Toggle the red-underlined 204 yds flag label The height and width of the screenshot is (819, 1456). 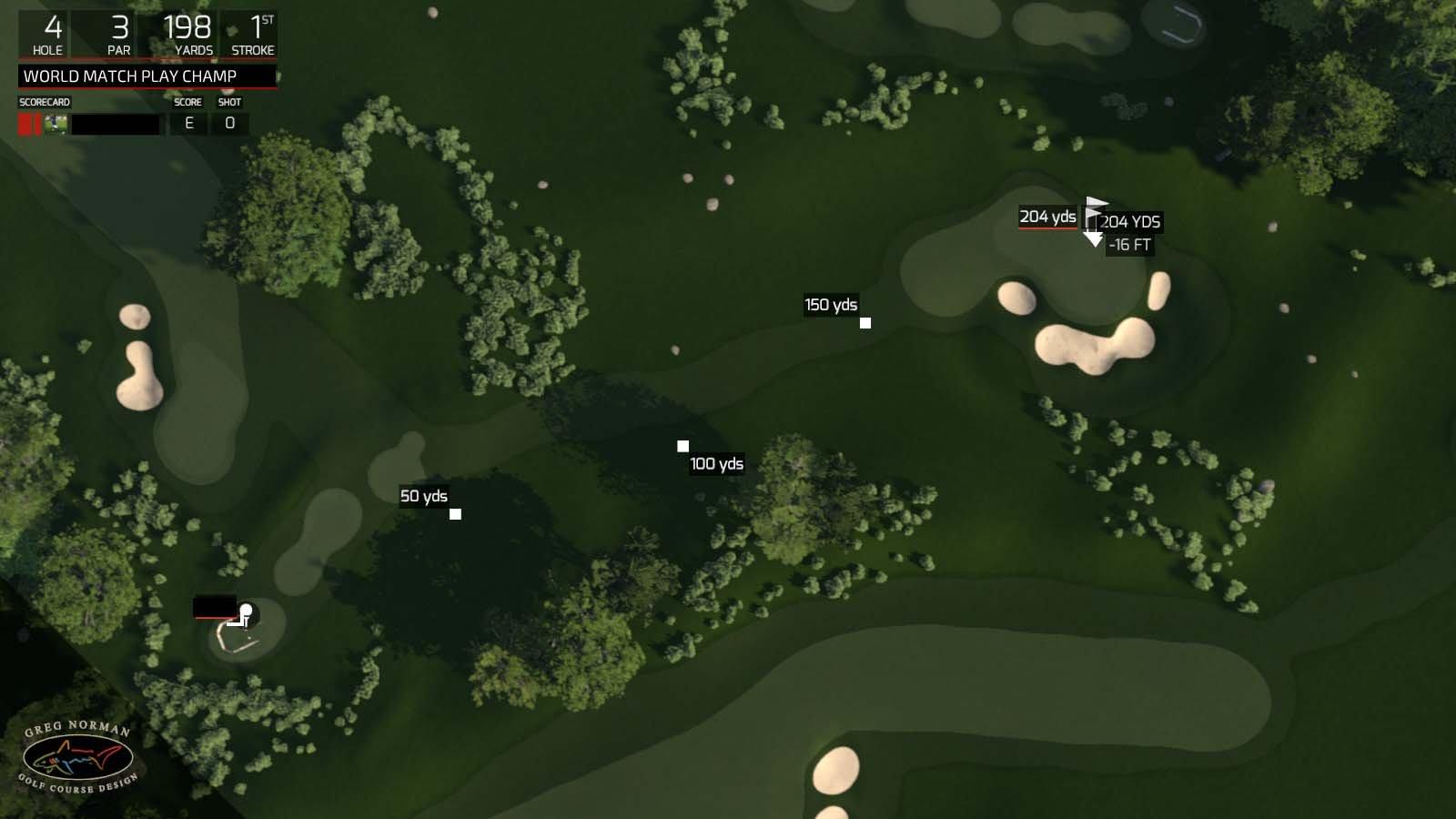click(1046, 217)
